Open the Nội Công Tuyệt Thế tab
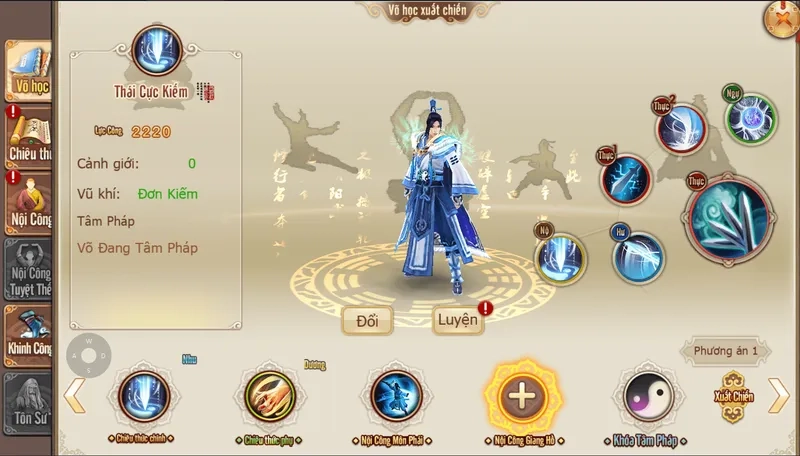The height and width of the screenshot is (456, 800). coord(28,268)
